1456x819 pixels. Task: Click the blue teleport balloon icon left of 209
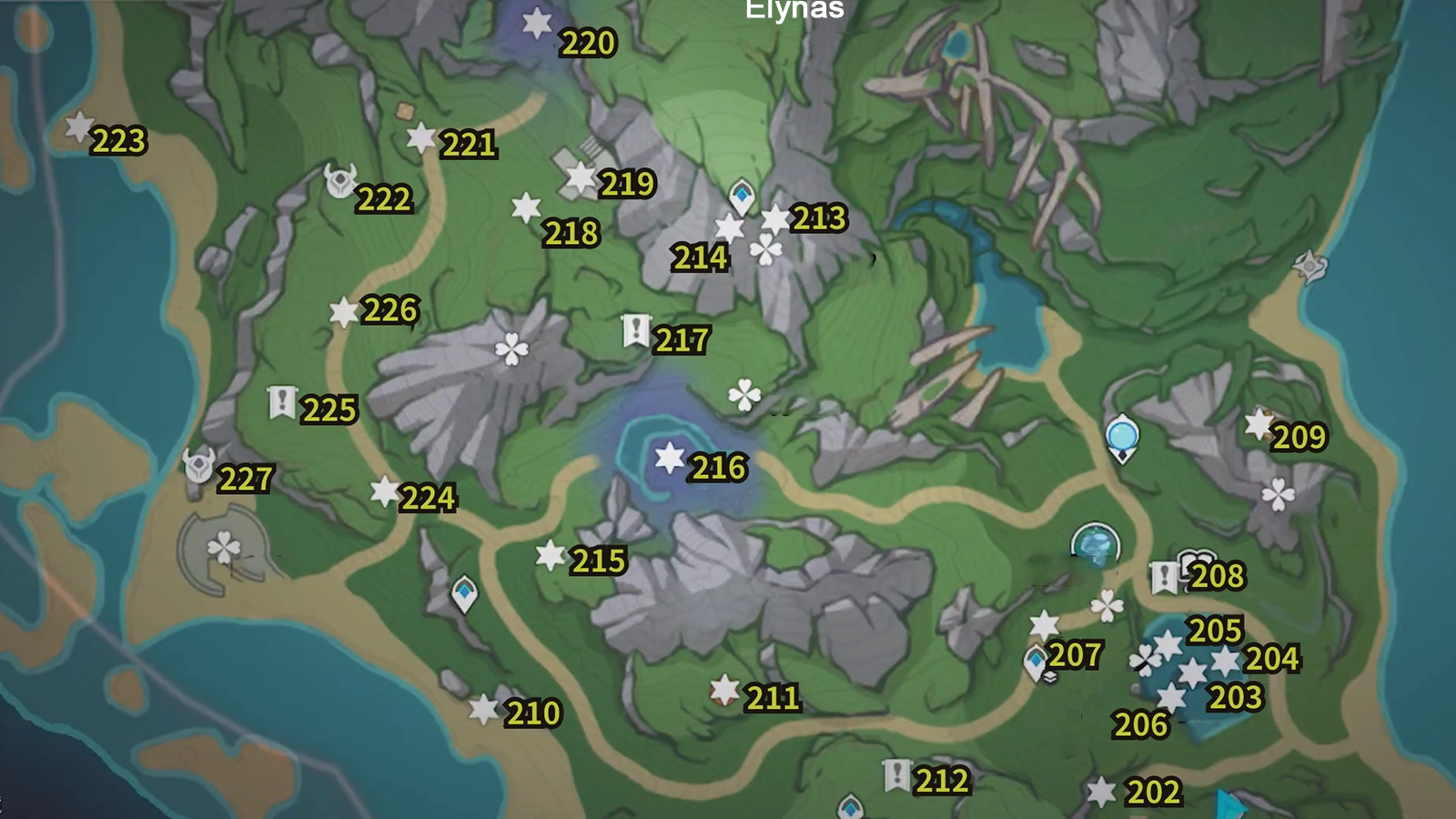(1122, 435)
